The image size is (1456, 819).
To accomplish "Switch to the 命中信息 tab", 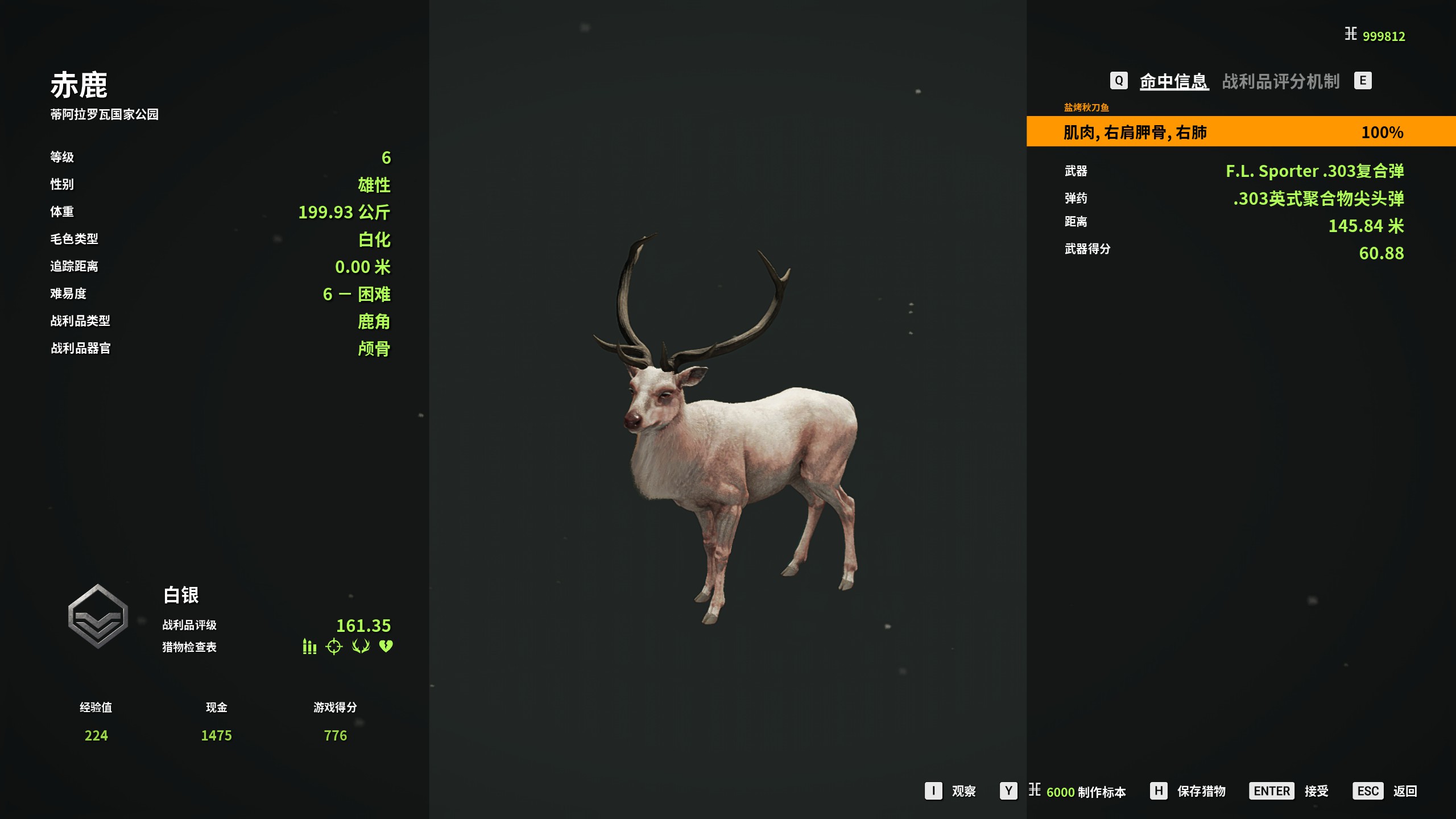I will [x=1173, y=81].
